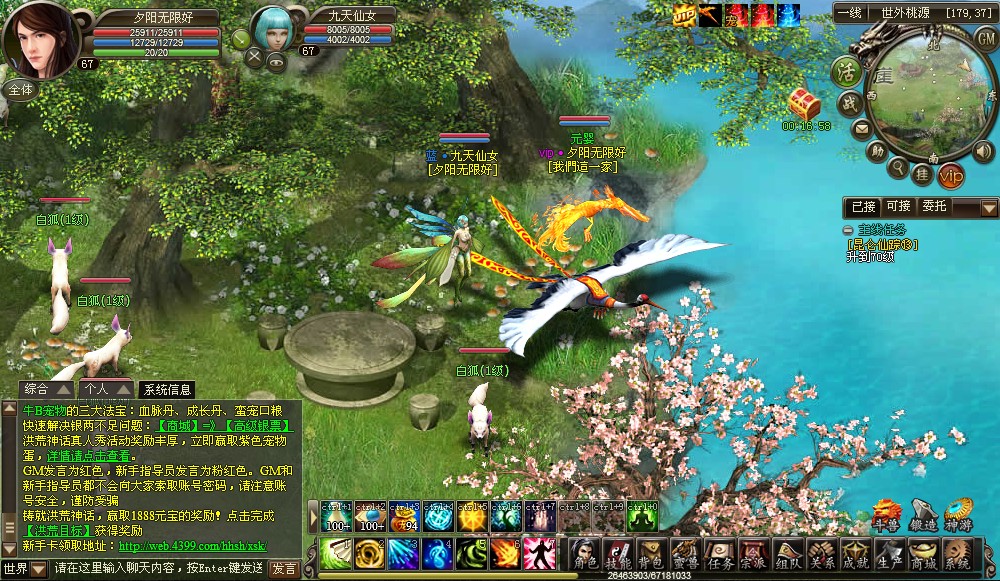Toggle the sound speaker icon
Viewport: 1000px width, 581px height.
click(984, 151)
